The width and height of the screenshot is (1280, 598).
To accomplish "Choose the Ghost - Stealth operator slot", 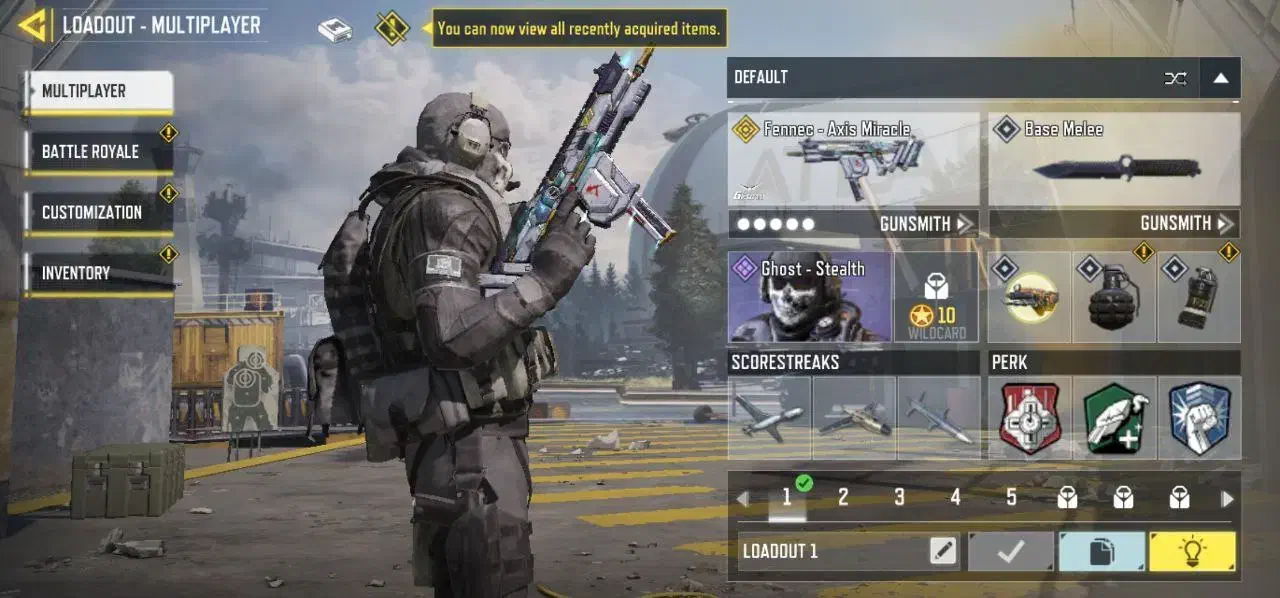I will (x=810, y=297).
